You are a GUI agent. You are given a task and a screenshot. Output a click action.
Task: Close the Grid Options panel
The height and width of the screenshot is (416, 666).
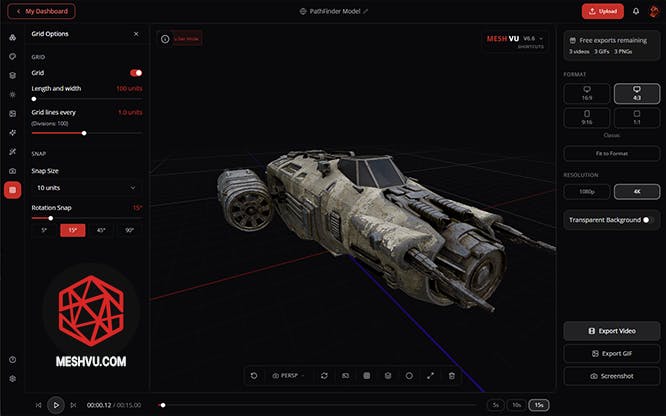coord(136,33)
